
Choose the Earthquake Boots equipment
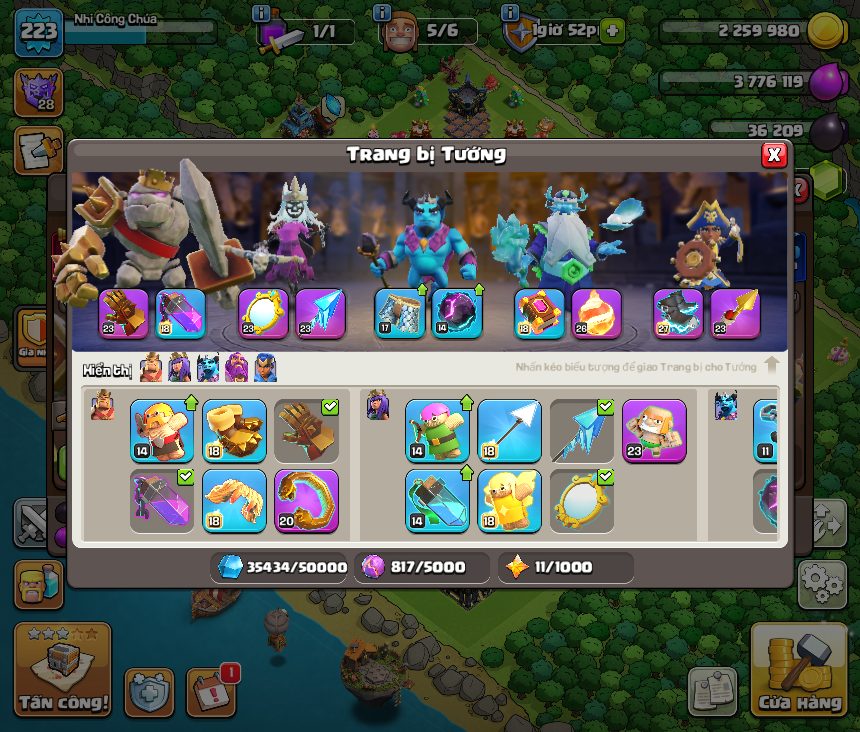(x=234, y=431)
